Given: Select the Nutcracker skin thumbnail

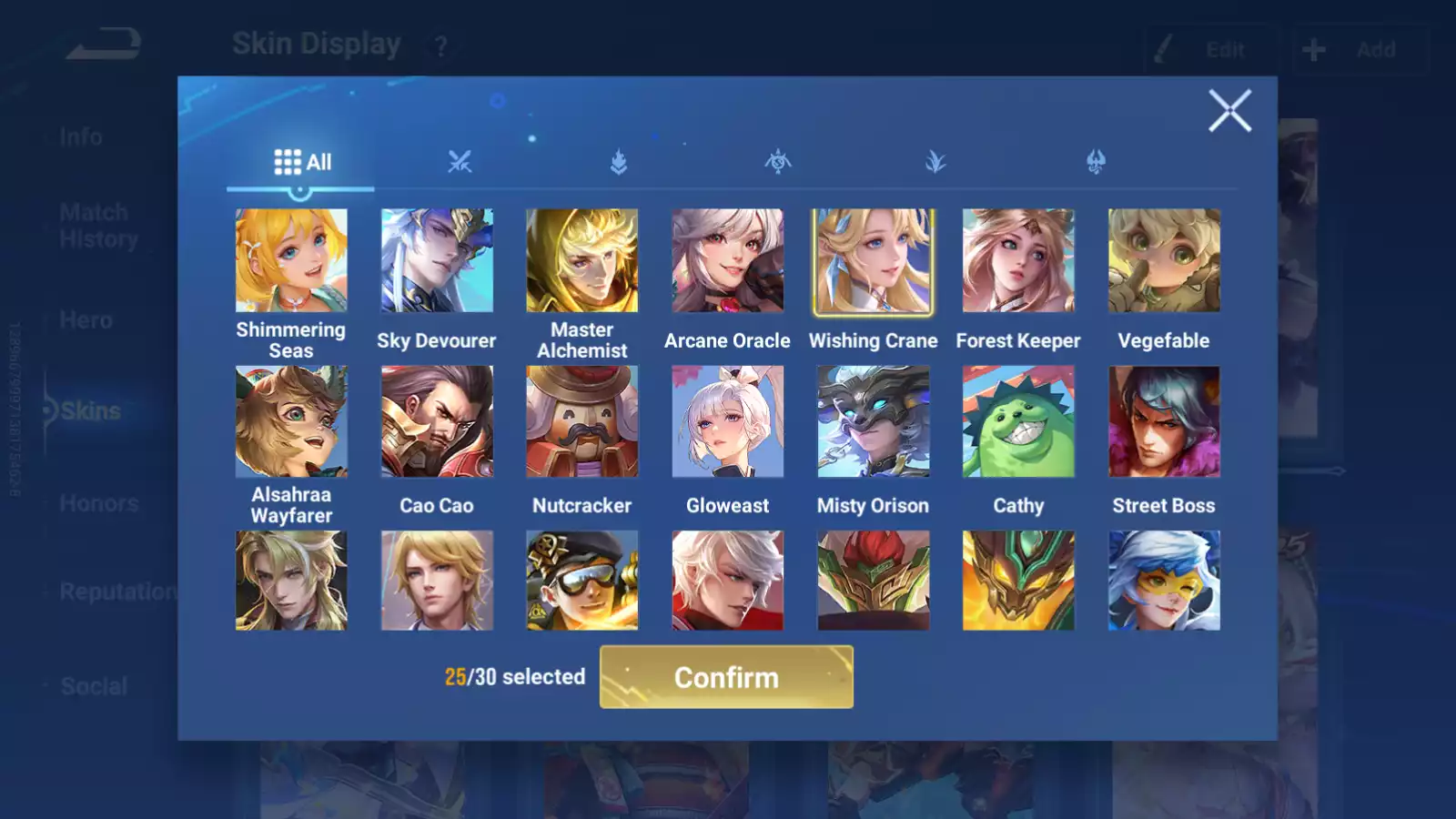Looking at the screenshot, I should tap(581, 420).
